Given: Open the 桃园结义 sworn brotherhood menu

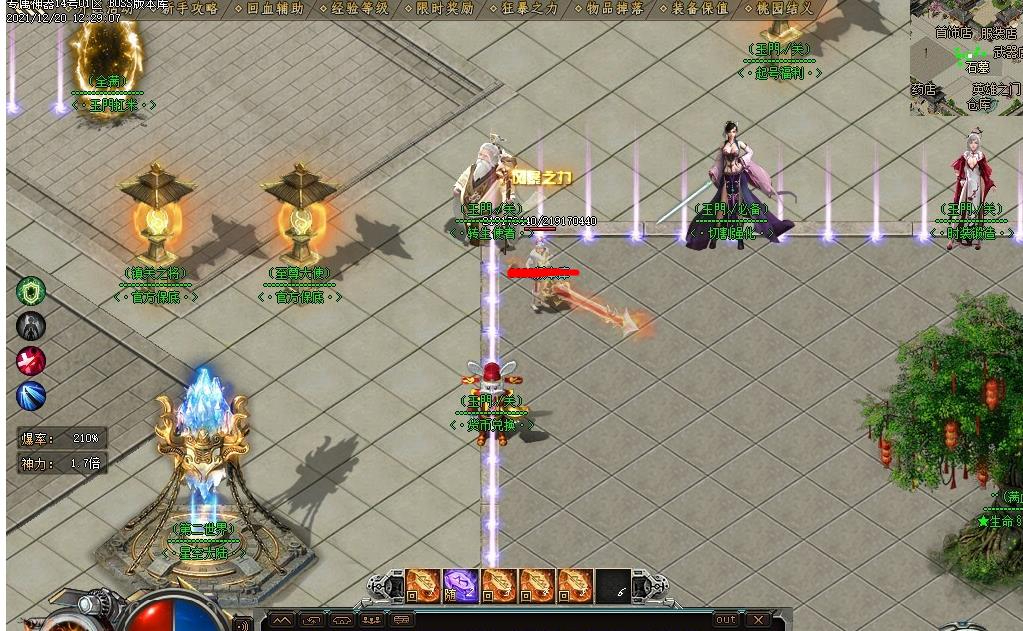Looking at the screenshot, I should click(x=785, y=8).
